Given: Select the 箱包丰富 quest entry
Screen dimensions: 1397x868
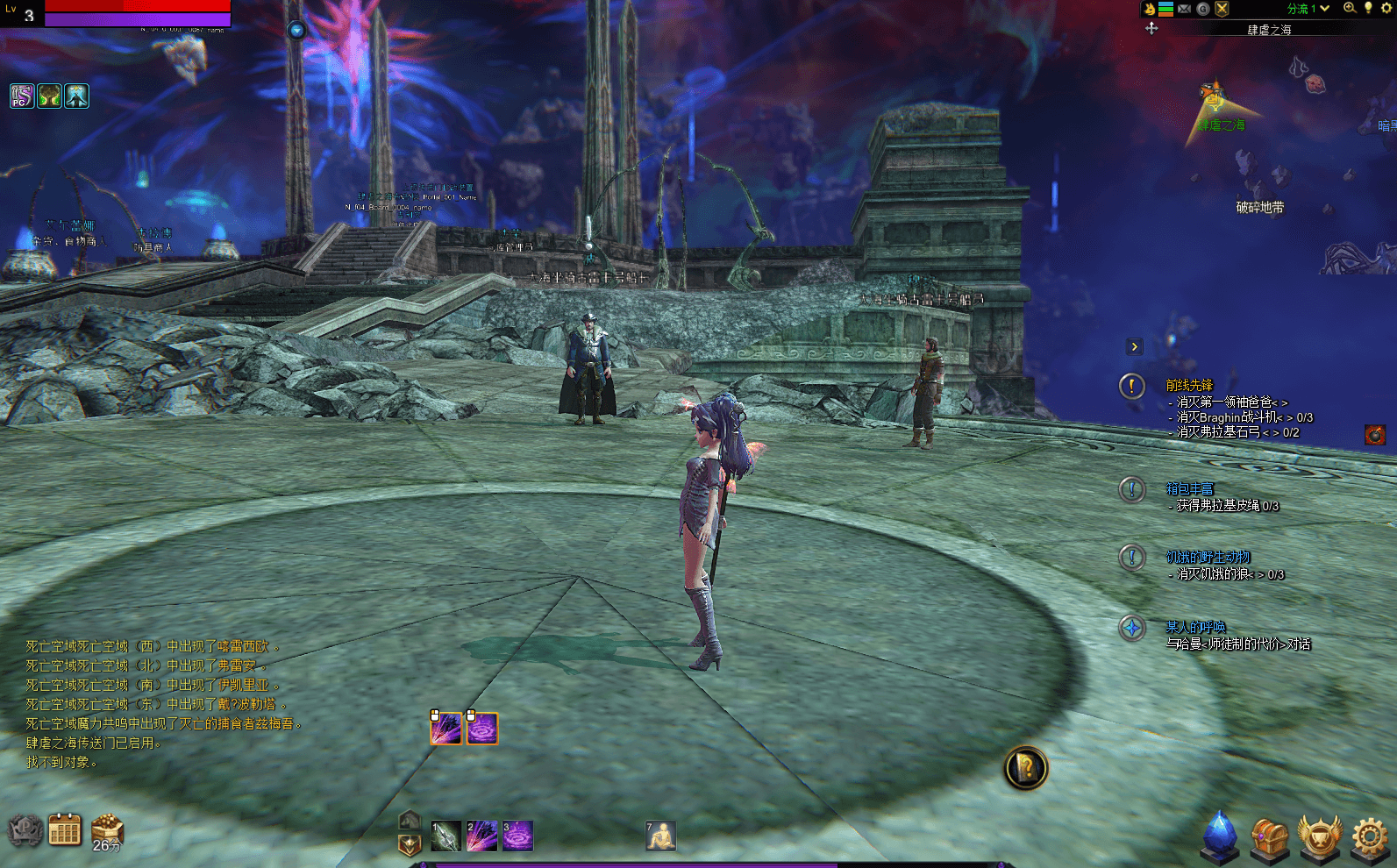Looking at the screenshot, I should pos(1189,488).
